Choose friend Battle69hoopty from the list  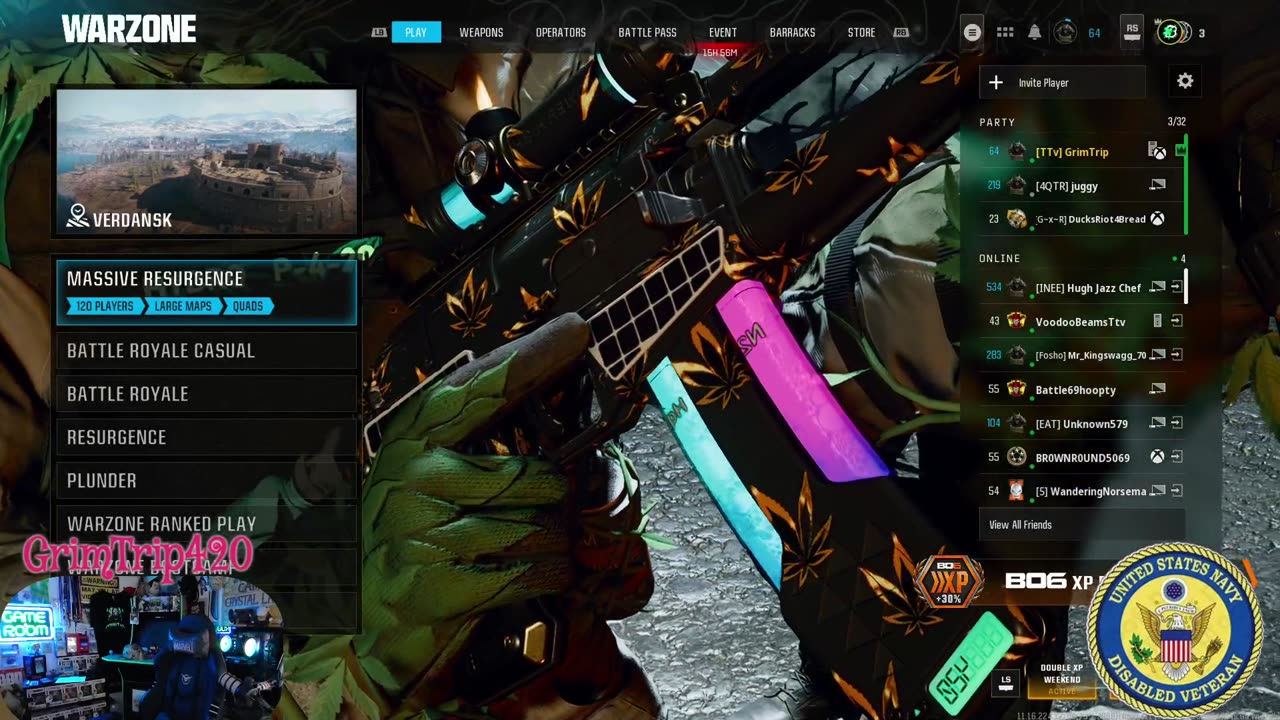pos(1075,390)
